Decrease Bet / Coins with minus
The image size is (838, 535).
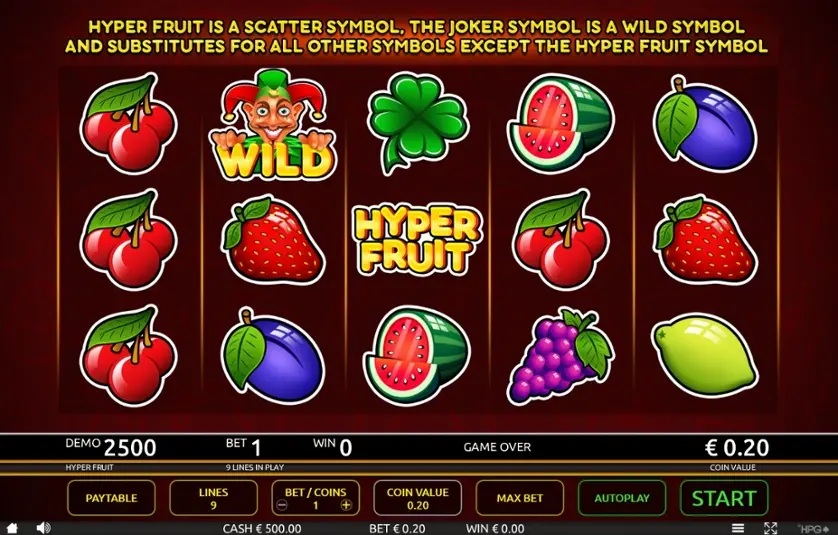click(282, 505)
